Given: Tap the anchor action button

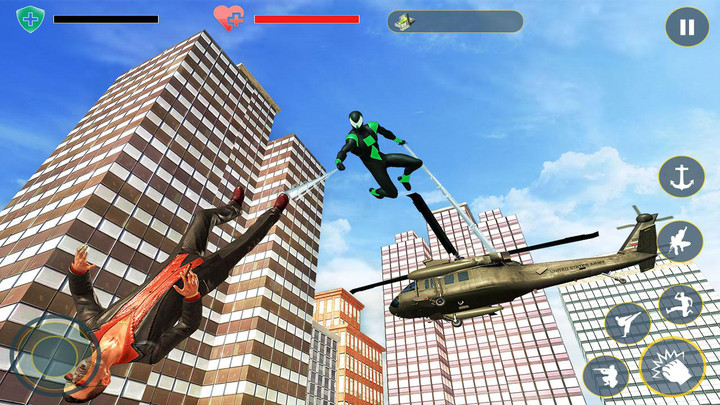Looking at the screenshot, I should (681, 177).
